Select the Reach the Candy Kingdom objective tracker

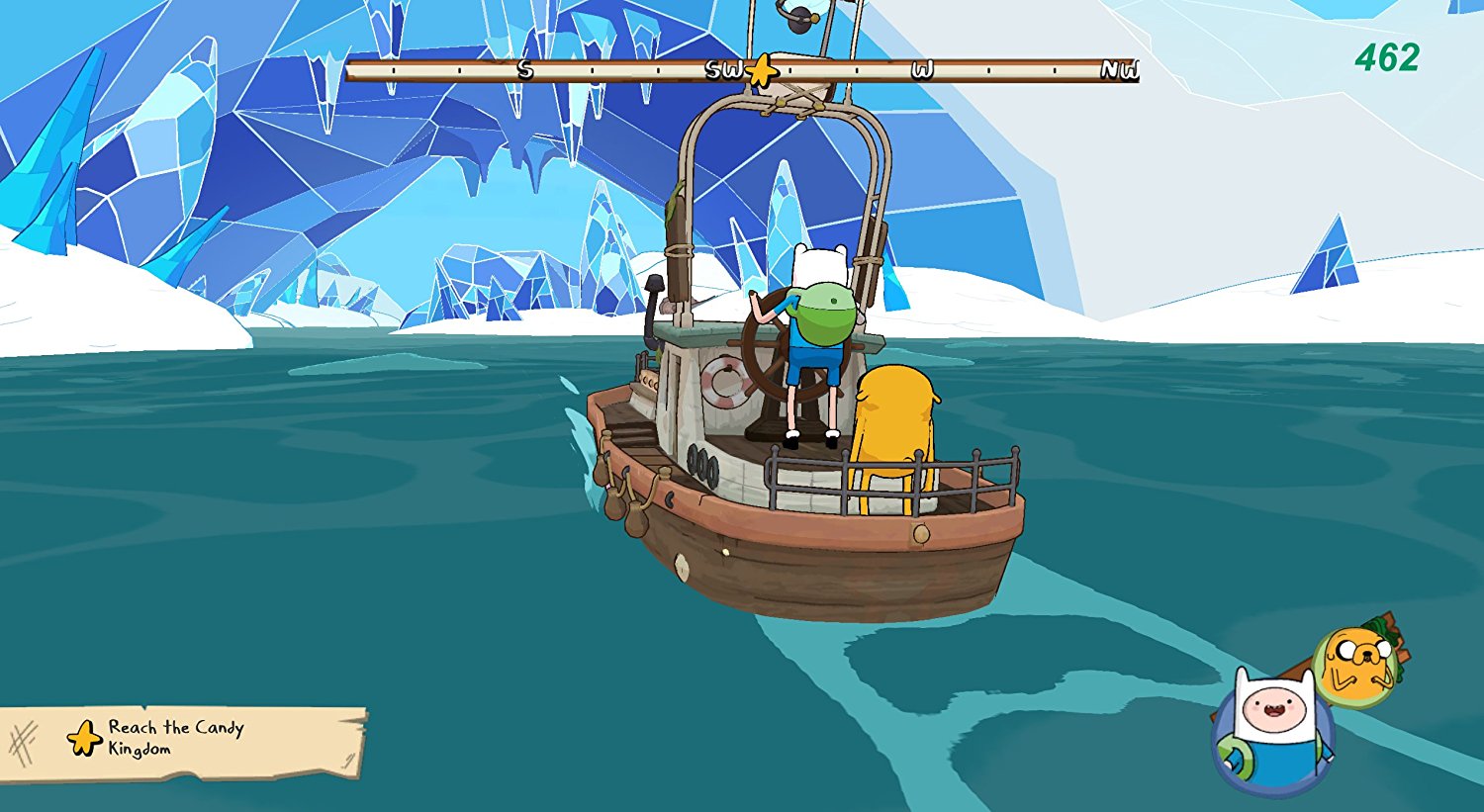coord(183,740)
